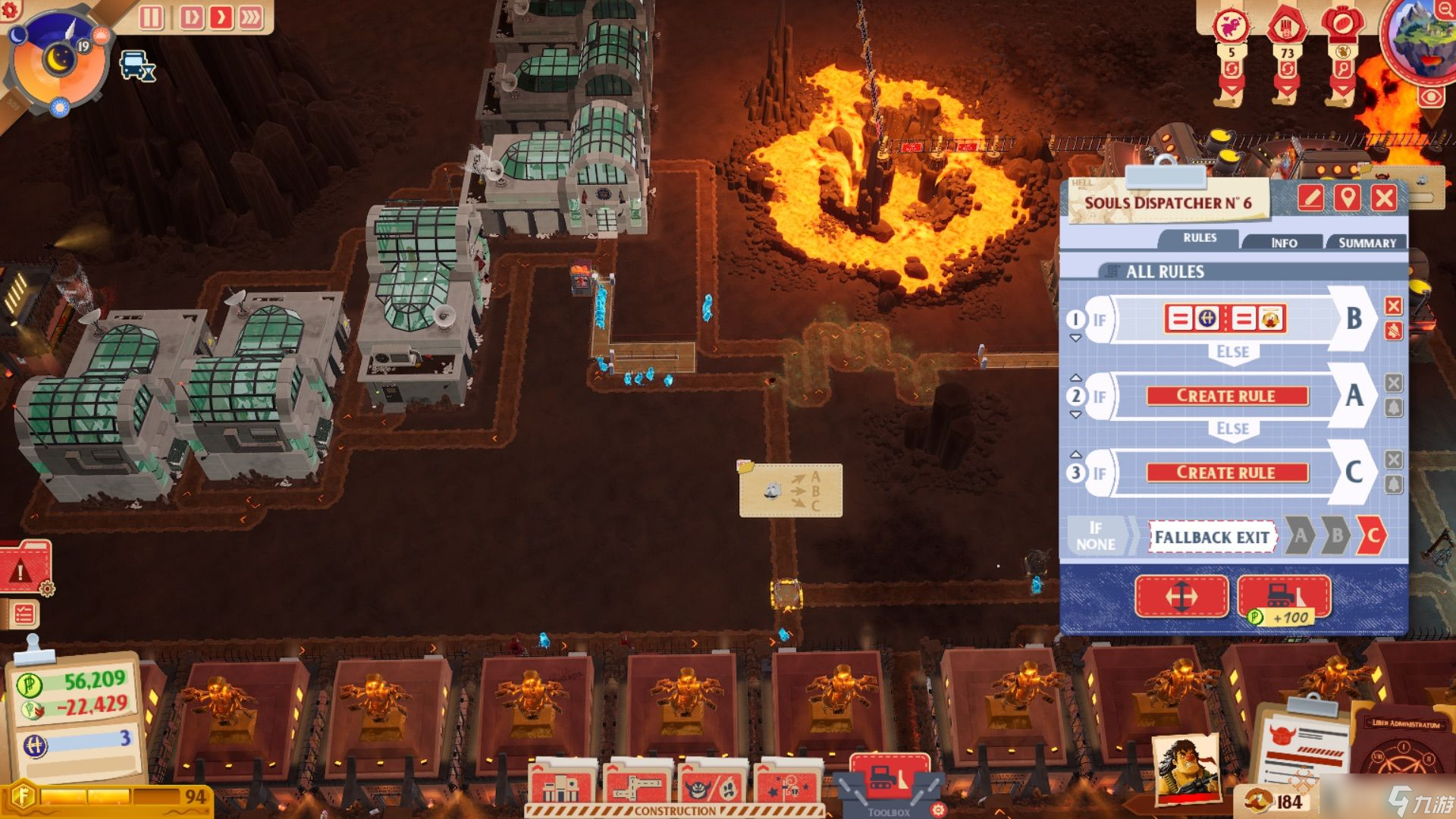Create rule for exit A
The width and height of the screenshot is (1456, 819).
click(1226, 396)
